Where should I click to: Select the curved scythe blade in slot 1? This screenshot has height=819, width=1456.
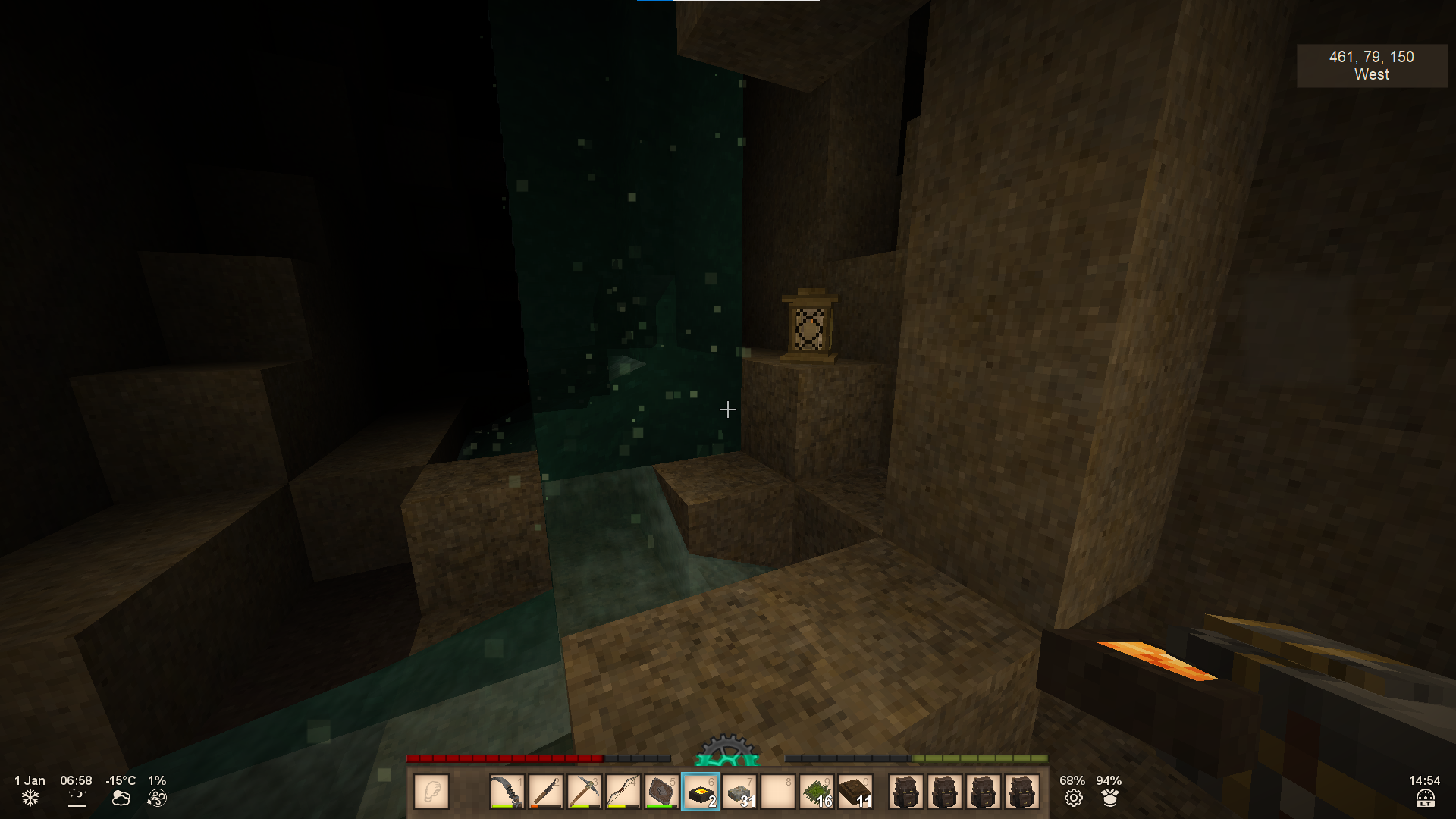point(507,792)
